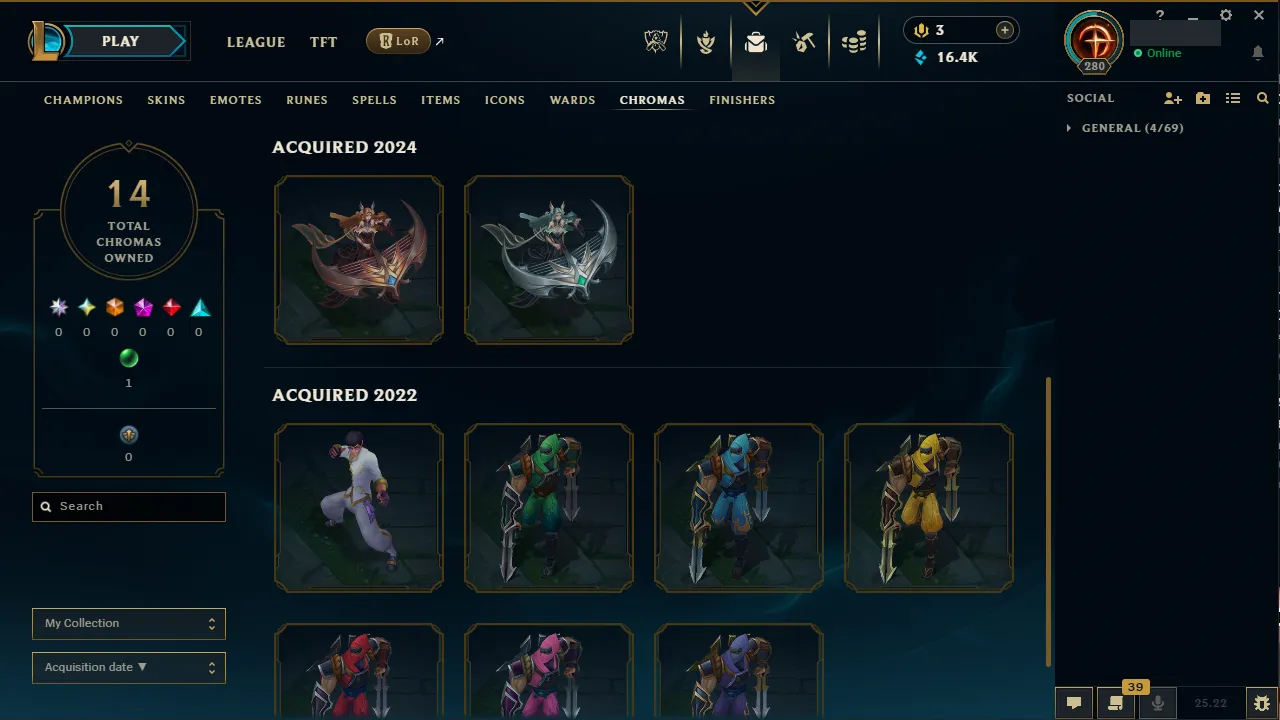Open the Store coins icon
The image size is (1280, 720).
click(x=855, y=41)
